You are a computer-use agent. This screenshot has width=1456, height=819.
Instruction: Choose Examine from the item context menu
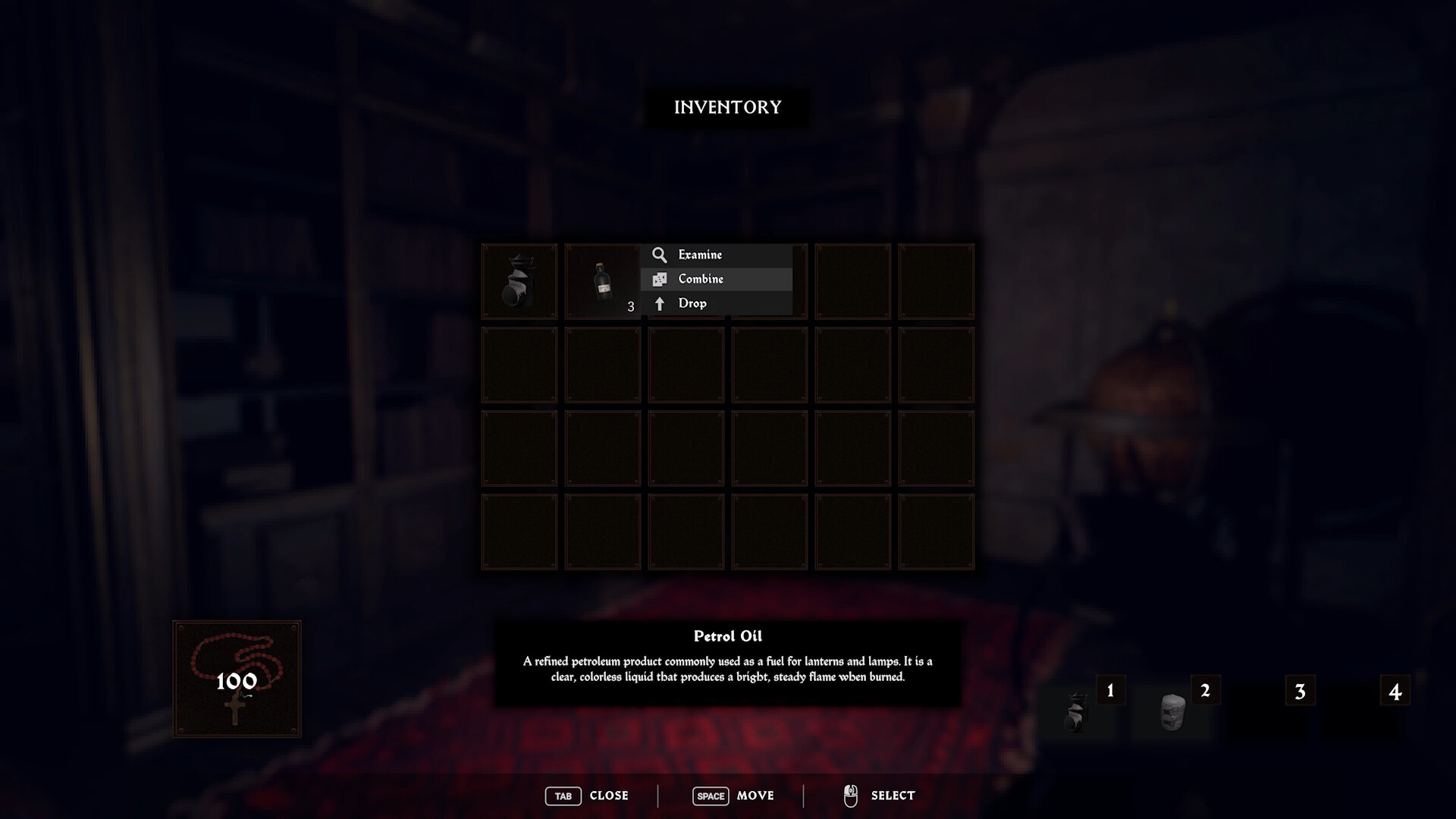pos(701,255)
